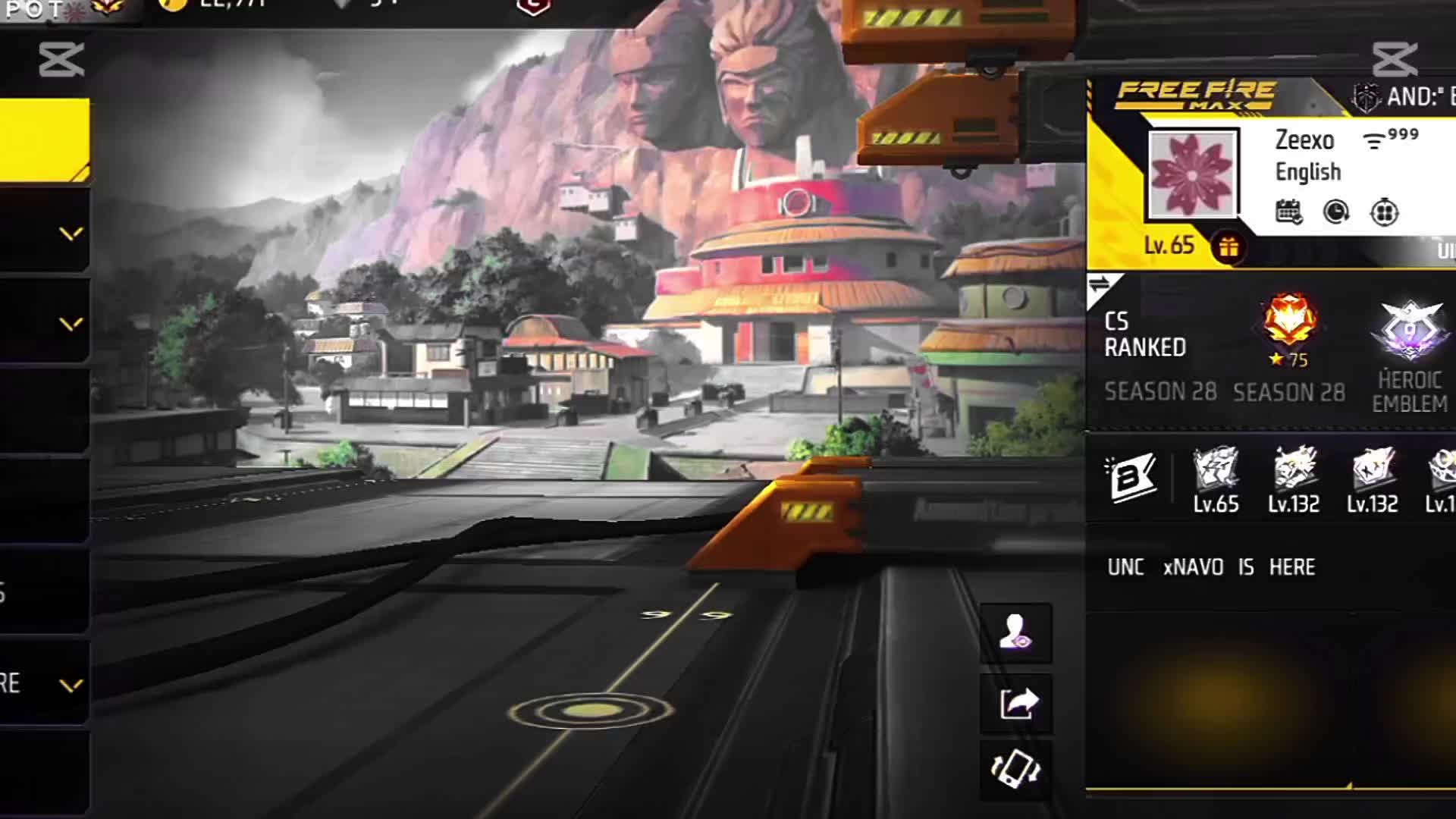
Task: Toggle the swap arrows above CS Ranked
Action: pyautogui.click(x=1100, y=285)
